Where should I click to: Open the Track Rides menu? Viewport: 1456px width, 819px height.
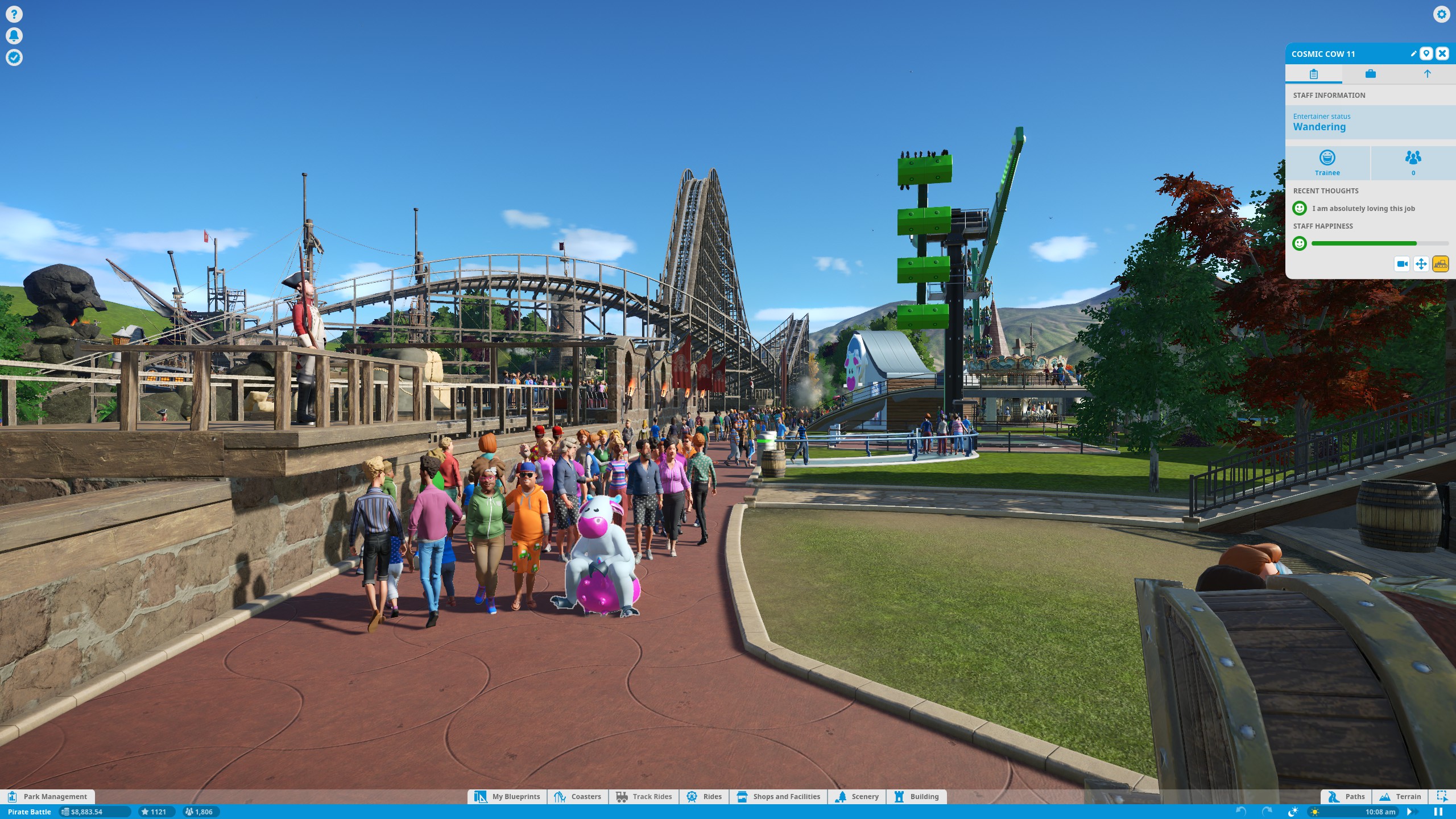tap(644, 796)
